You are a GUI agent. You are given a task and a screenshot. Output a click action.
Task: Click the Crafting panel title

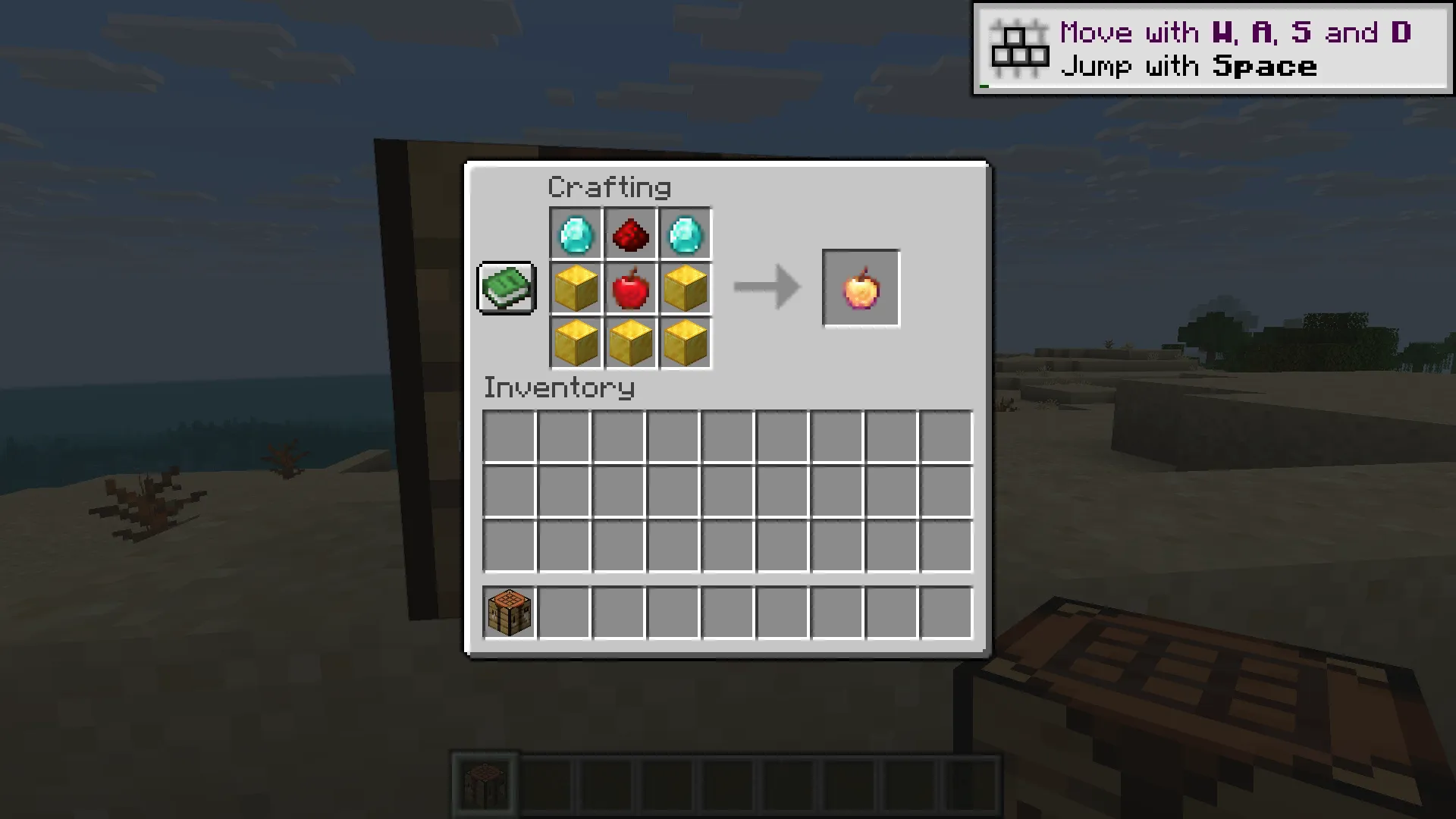[610, 185]
